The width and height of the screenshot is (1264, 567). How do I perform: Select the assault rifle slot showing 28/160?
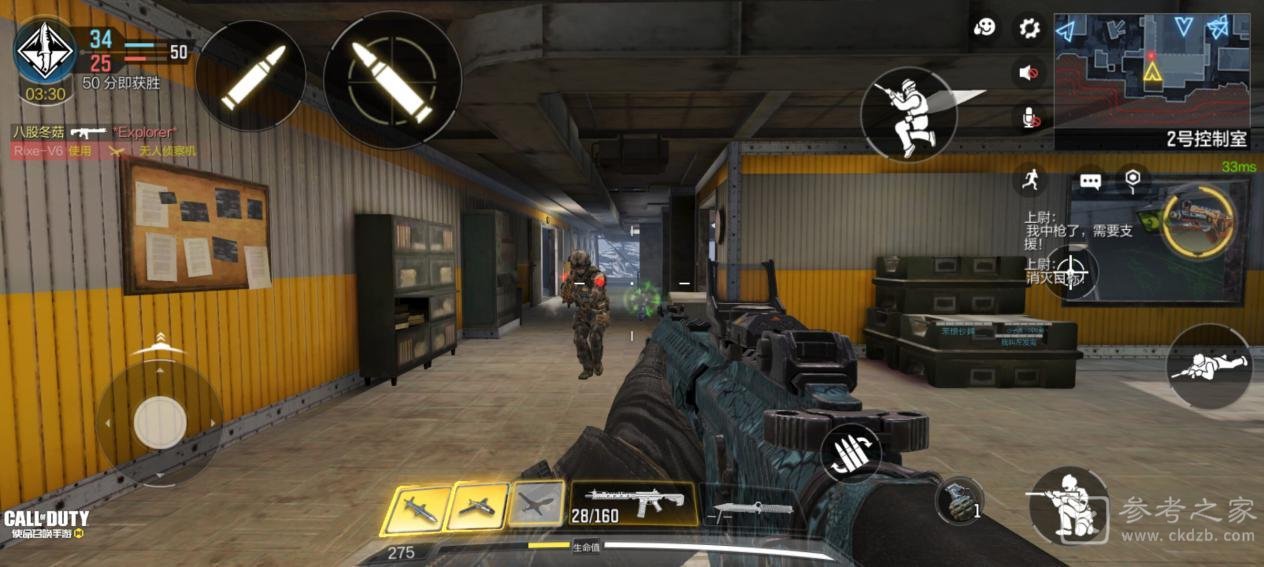click(634, 502)
